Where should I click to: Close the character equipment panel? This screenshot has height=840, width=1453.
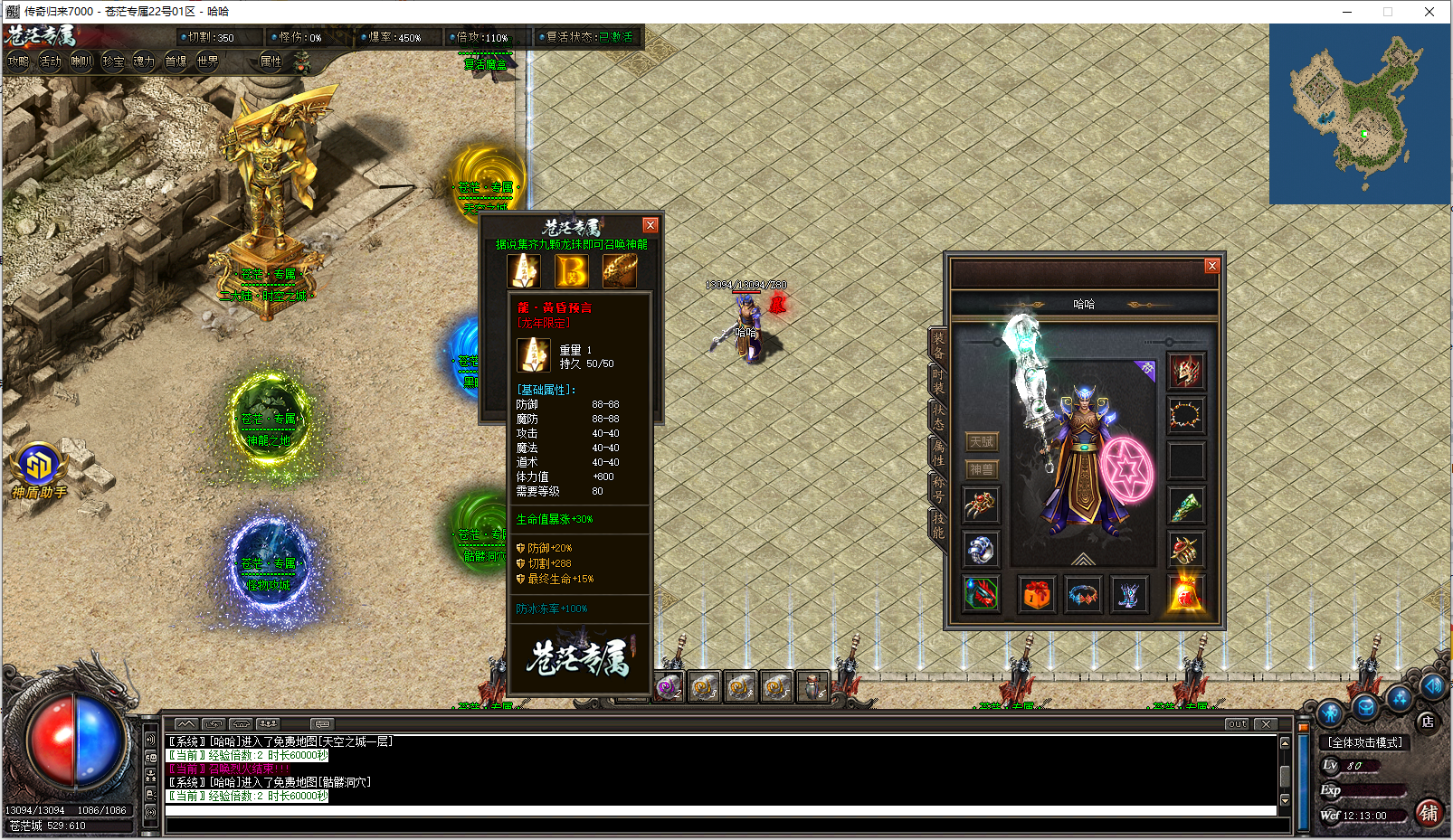[1211, 266]
